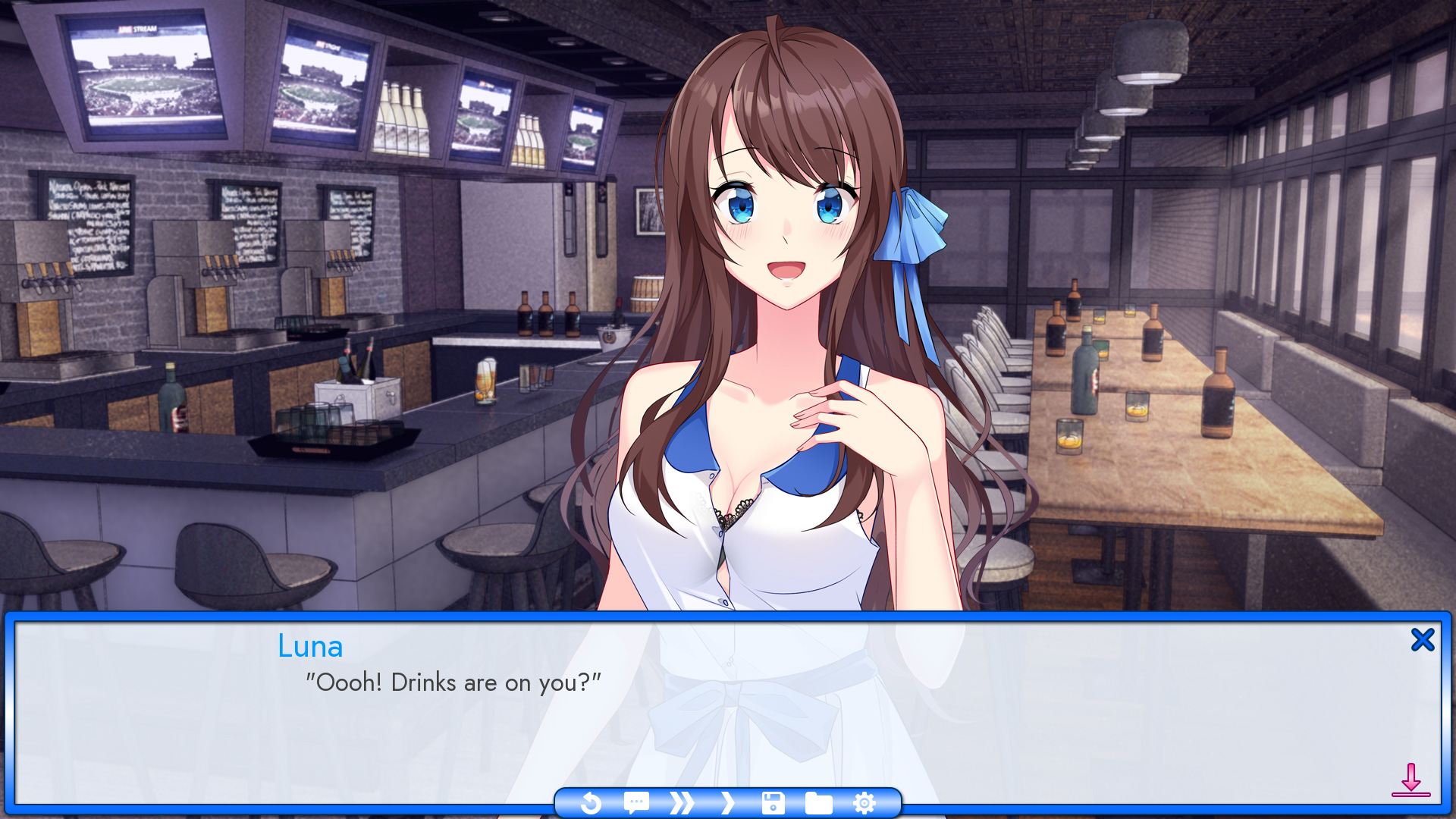Click Luna's name label
1456x819 pixels.
(x=310, y=646)
